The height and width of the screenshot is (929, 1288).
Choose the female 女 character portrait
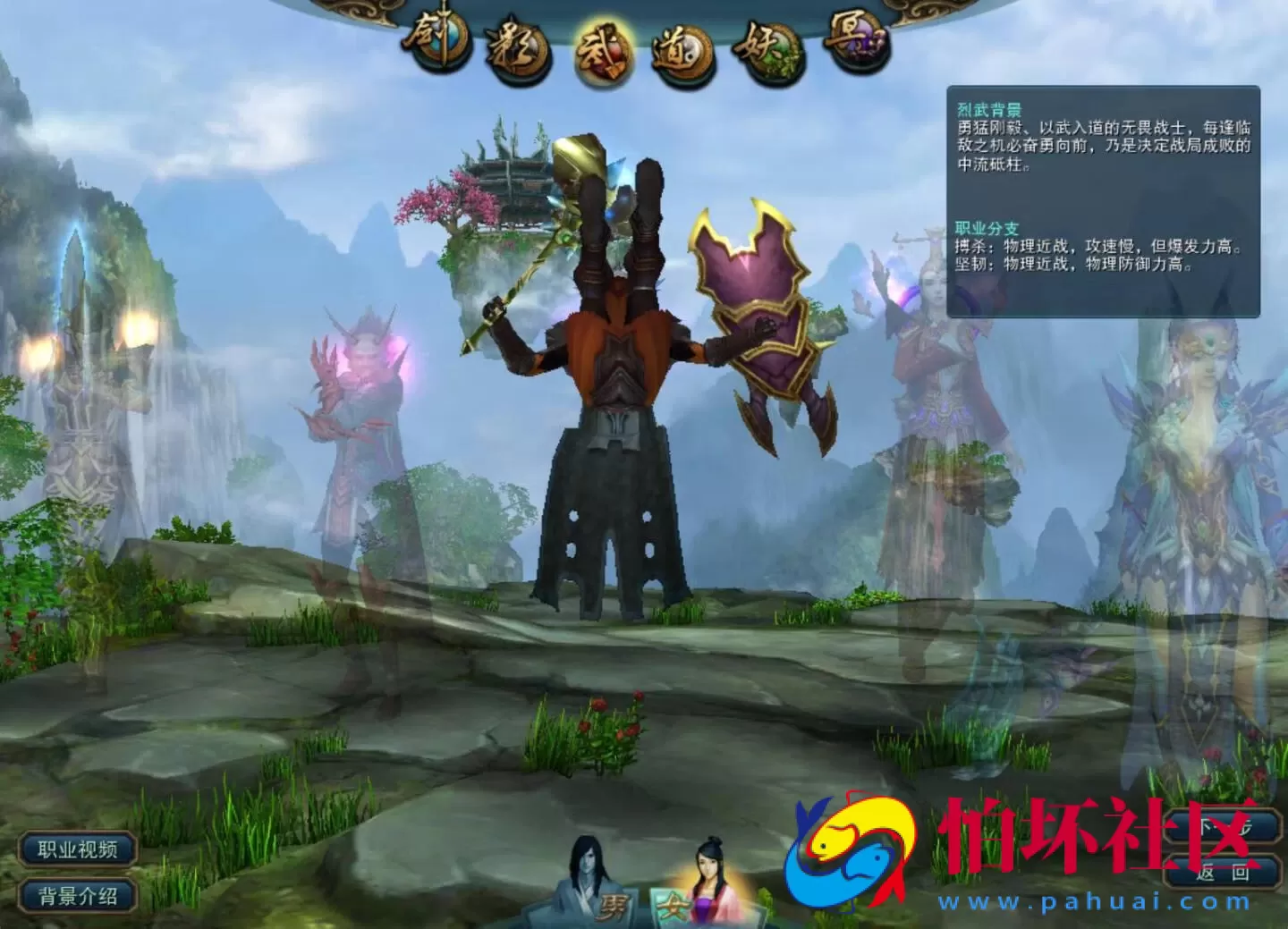tap(702, 885)
